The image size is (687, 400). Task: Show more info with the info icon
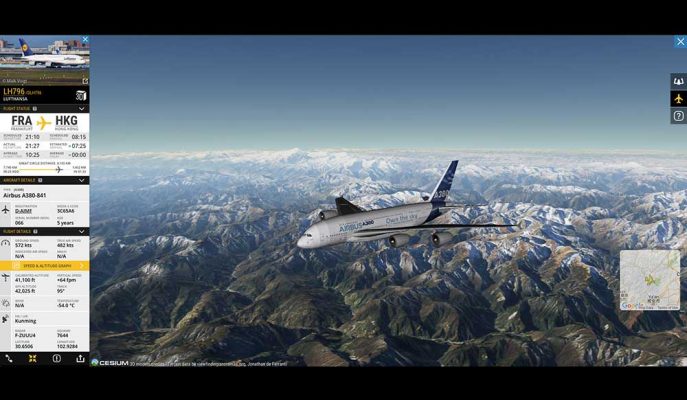pos(56,358)
